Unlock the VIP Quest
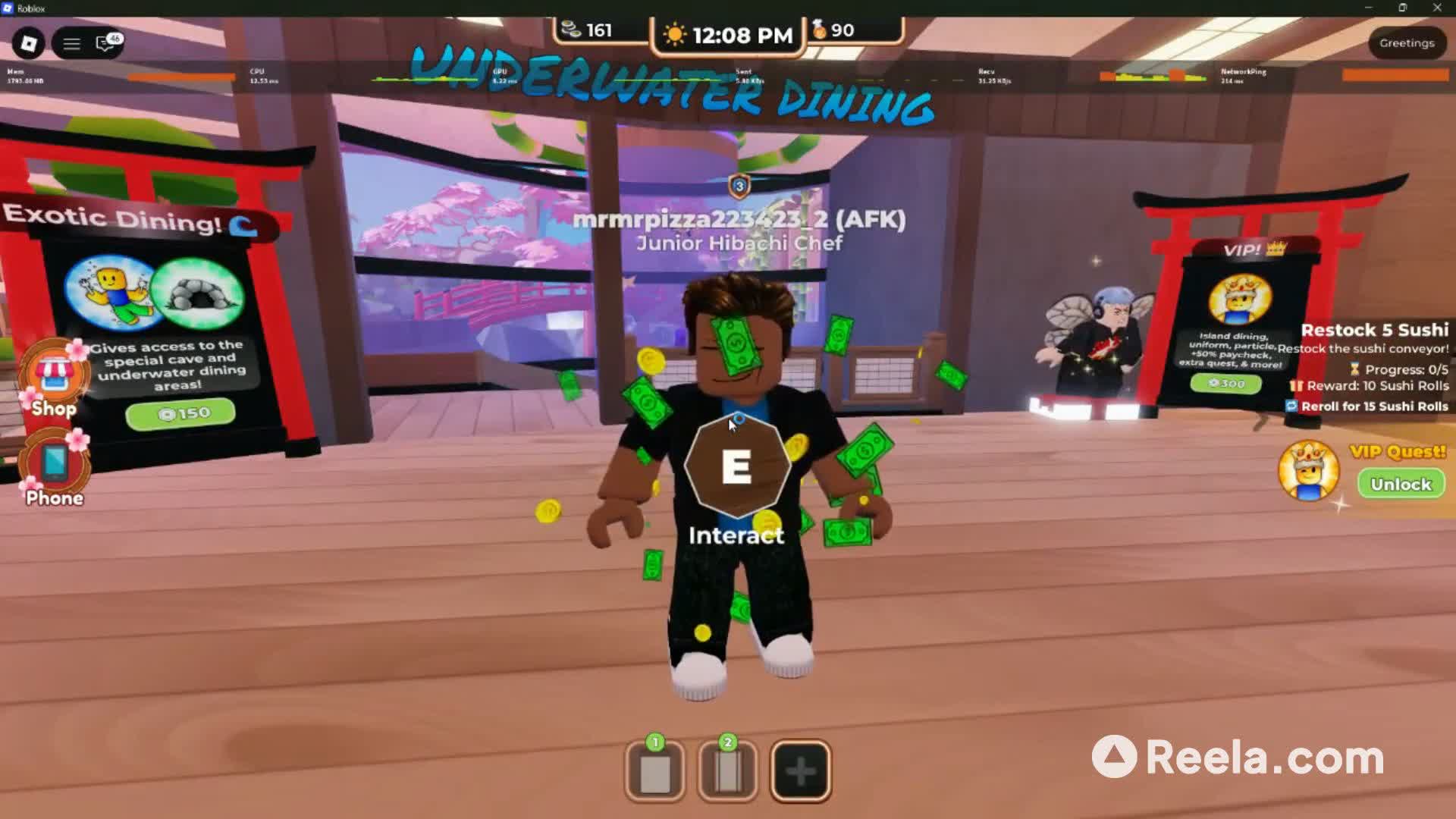The height and width of the screenshot is (819, 1456). click(1401, 484)
